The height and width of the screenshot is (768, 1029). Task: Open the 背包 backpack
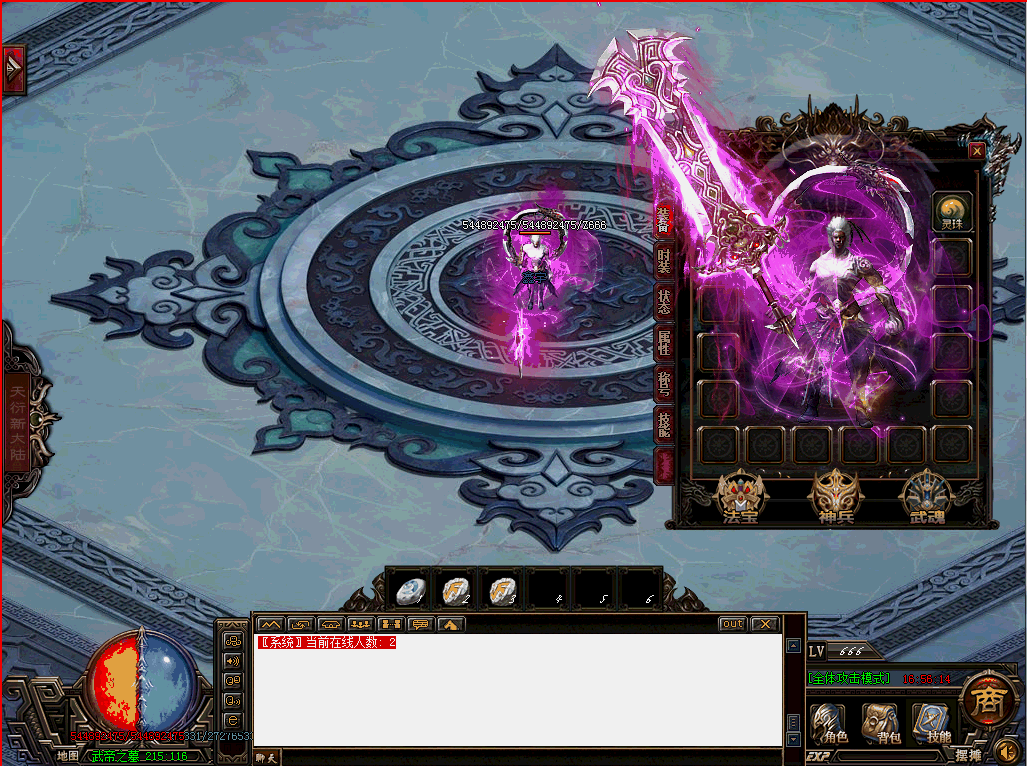[x=881, y=724]
